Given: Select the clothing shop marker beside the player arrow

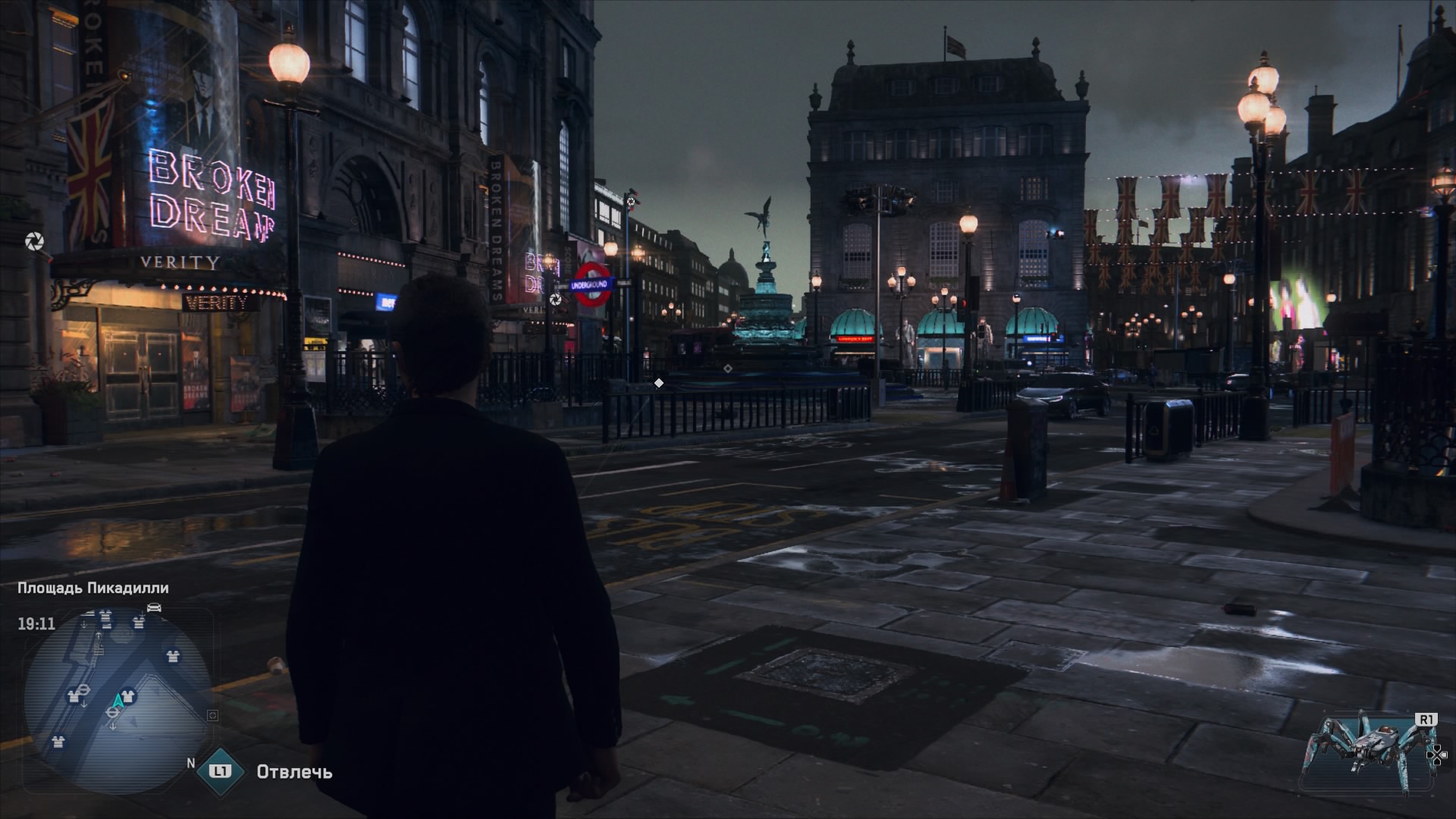Looking at the screenshot, I should coord(129,695).
